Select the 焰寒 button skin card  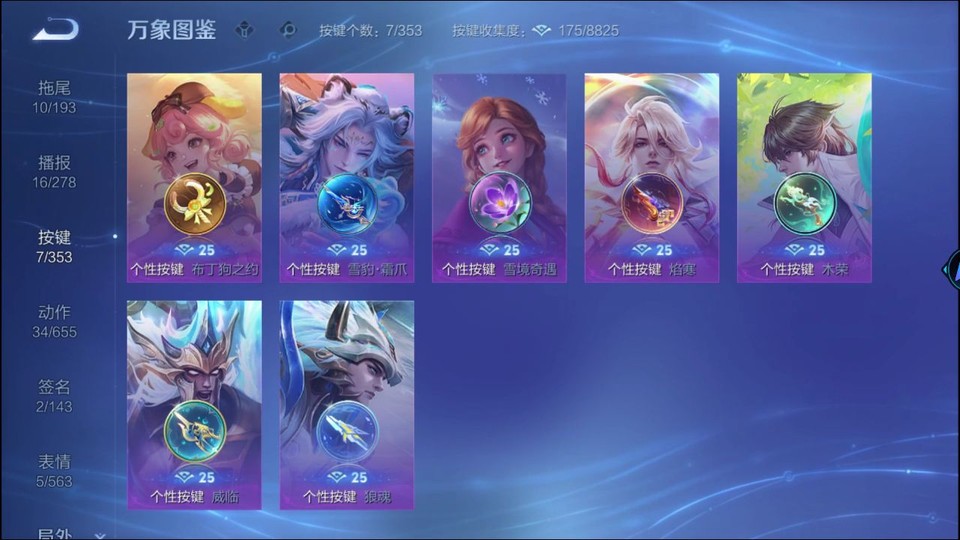[x=652, y=177]
